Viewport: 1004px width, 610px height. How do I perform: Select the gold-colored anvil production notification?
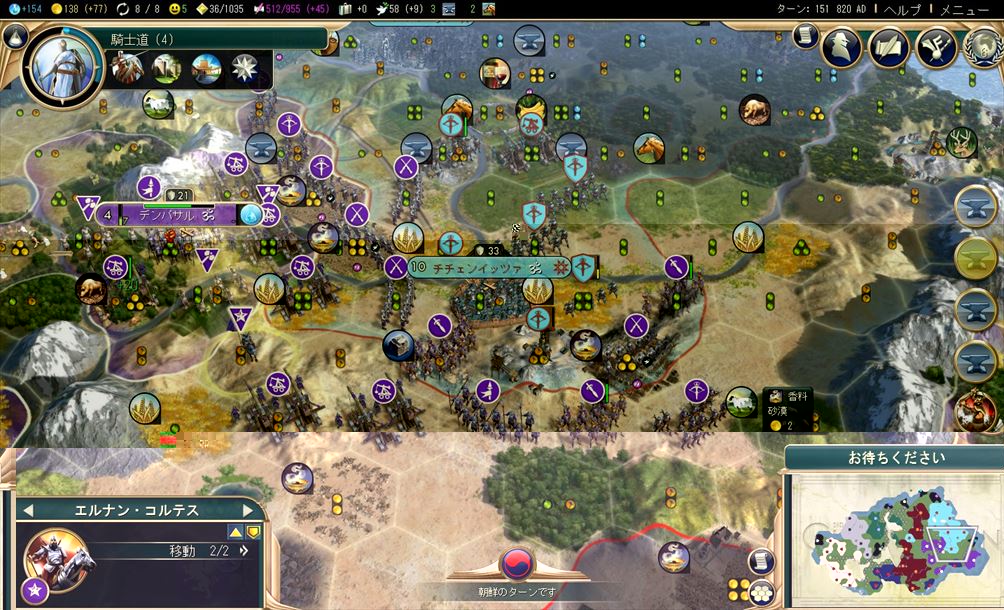click(976, 258)
